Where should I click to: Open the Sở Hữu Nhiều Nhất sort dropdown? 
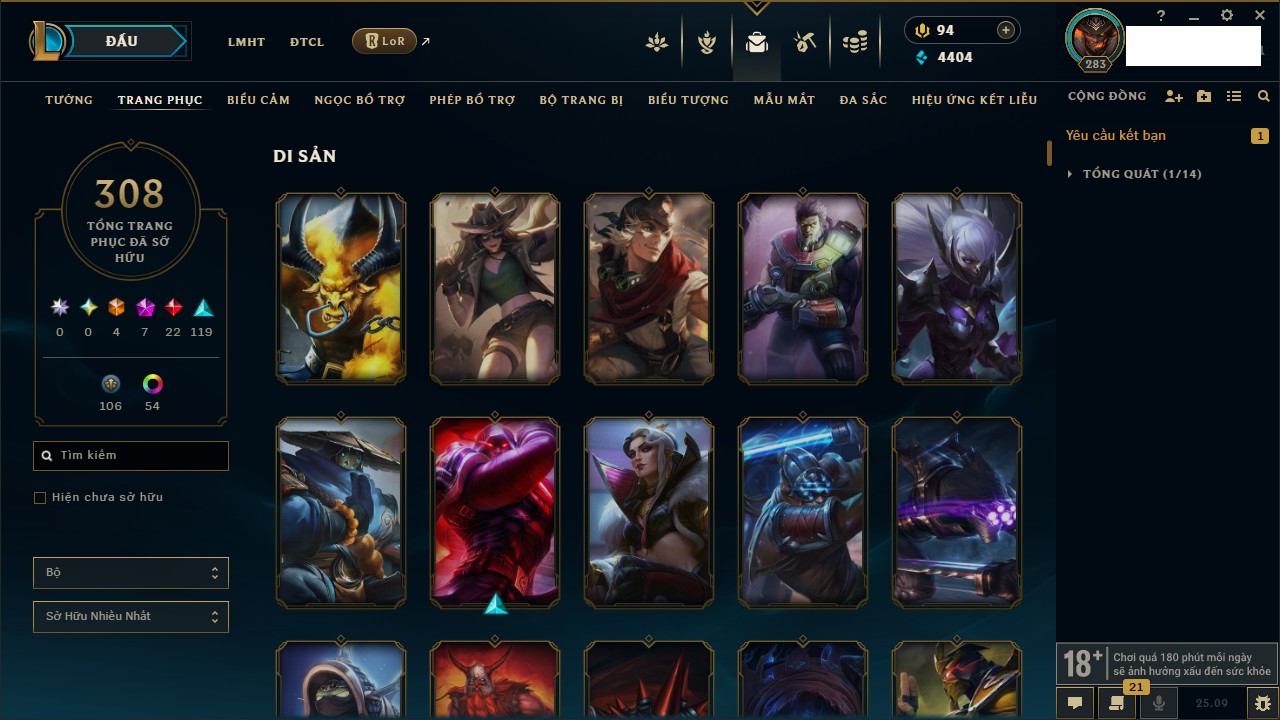[x=131, y=617]
